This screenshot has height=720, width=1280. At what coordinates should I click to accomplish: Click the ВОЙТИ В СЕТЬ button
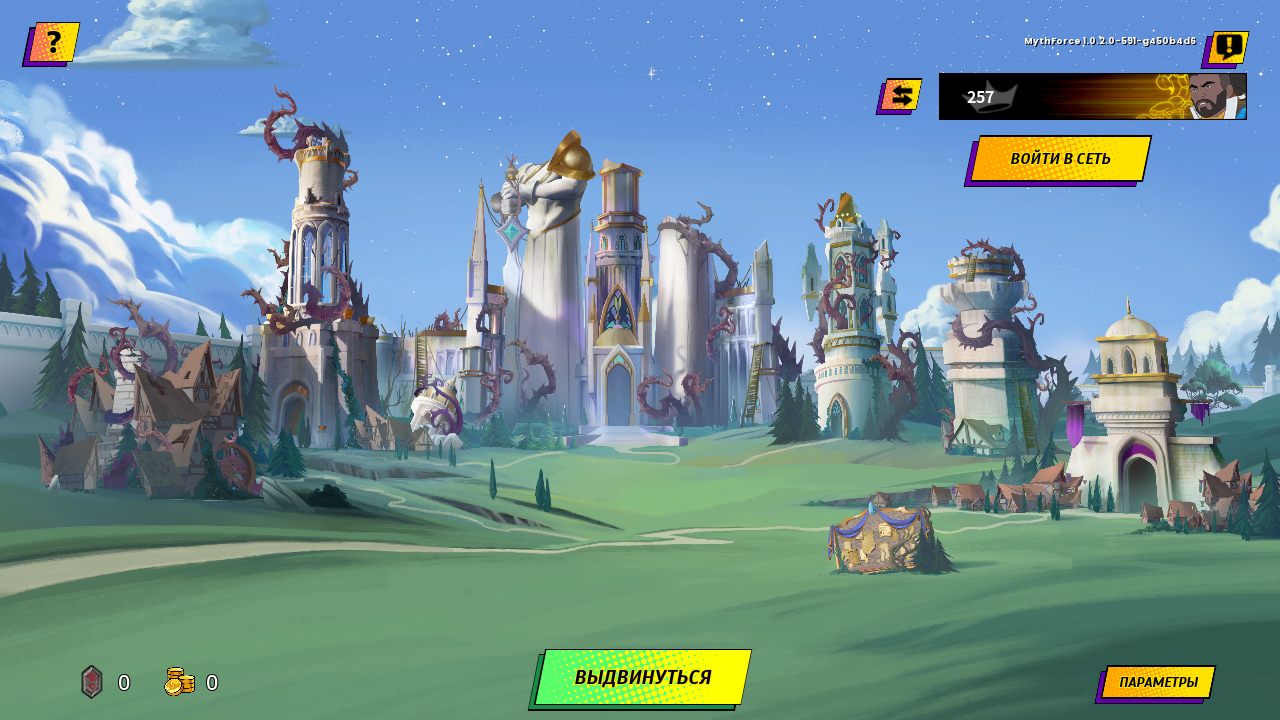coord(1060,159)
